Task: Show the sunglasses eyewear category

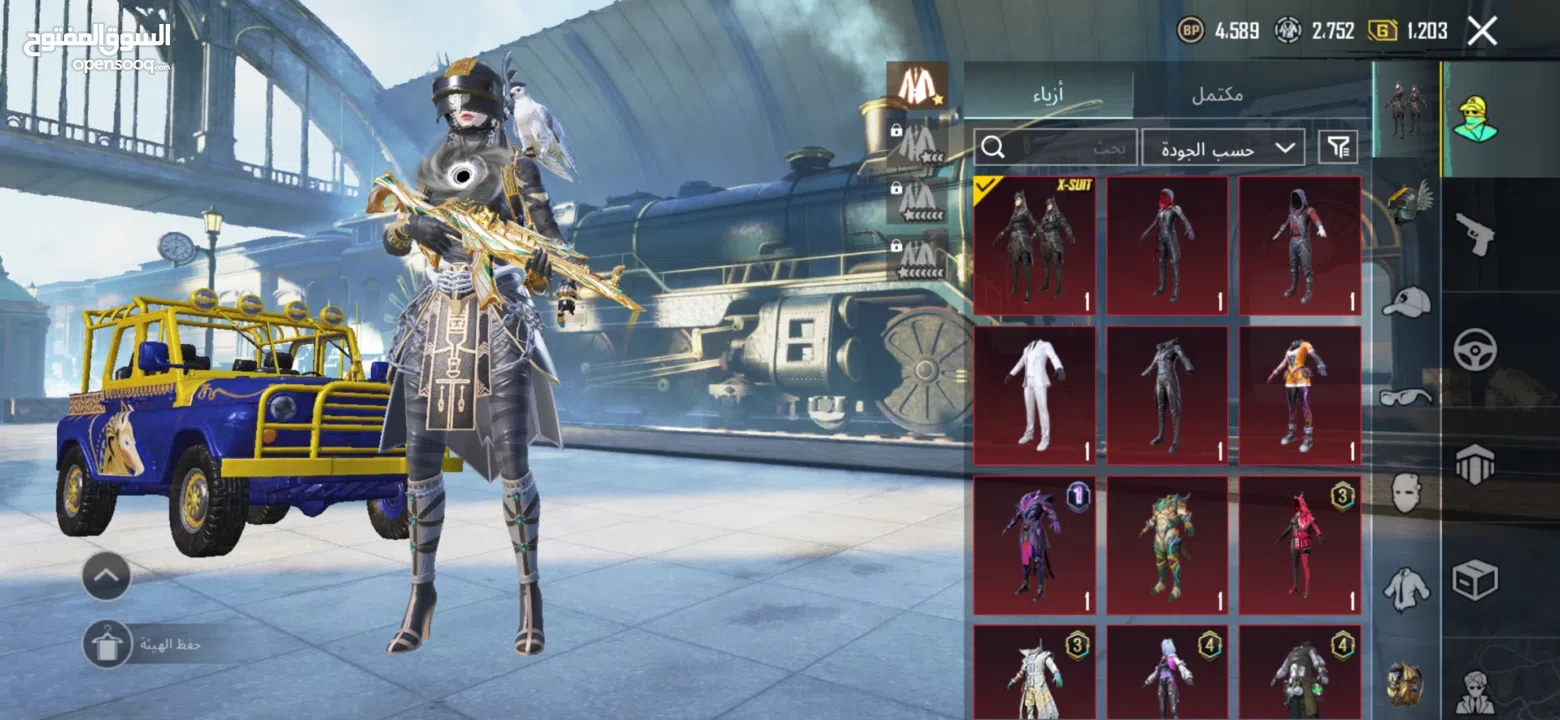Action: (1406, 397)
